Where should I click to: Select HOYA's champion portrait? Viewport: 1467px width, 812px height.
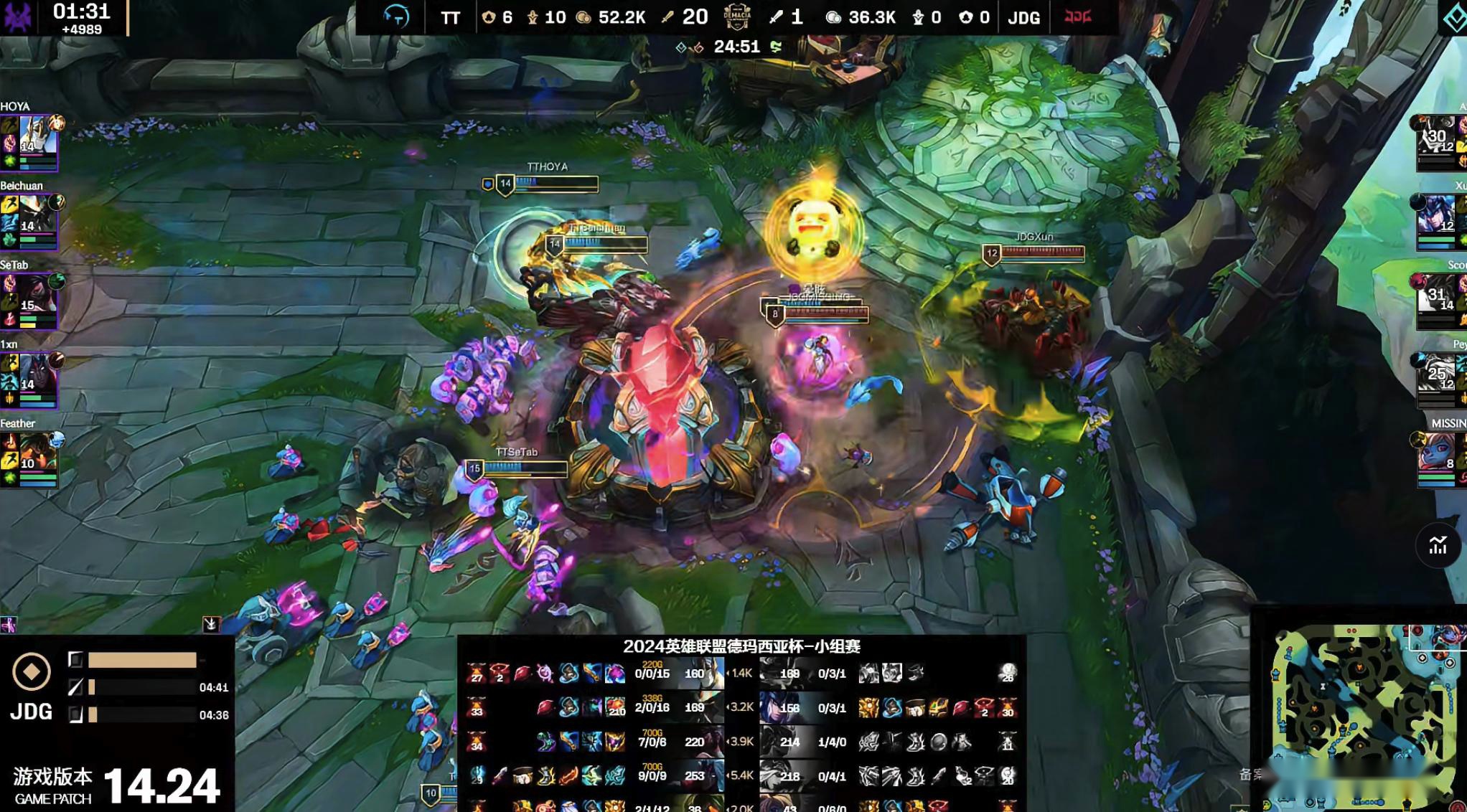pos(37,135)
